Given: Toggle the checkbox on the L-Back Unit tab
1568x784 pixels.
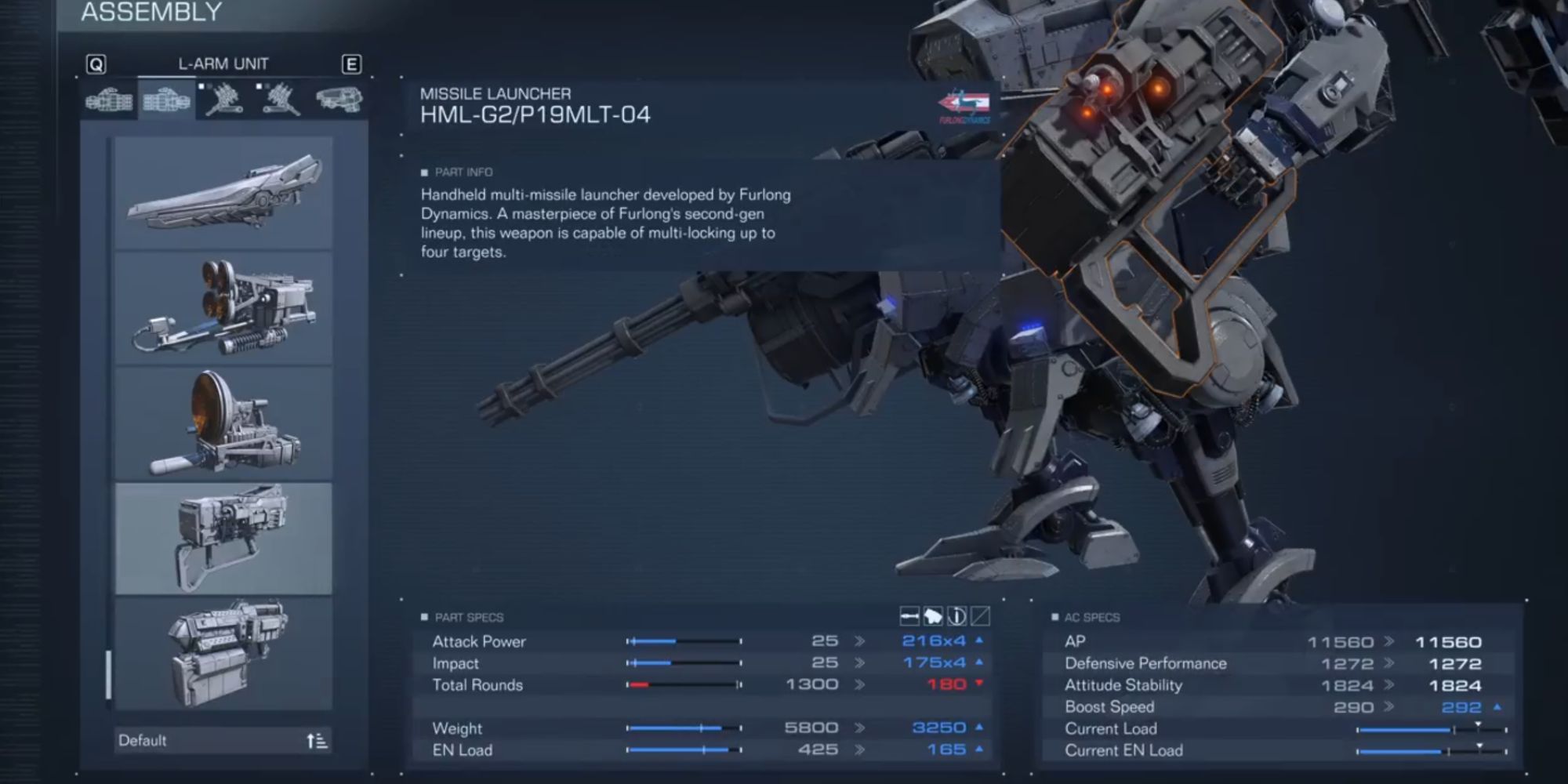Looking at the screenshot, I should [x=259, y=86].
